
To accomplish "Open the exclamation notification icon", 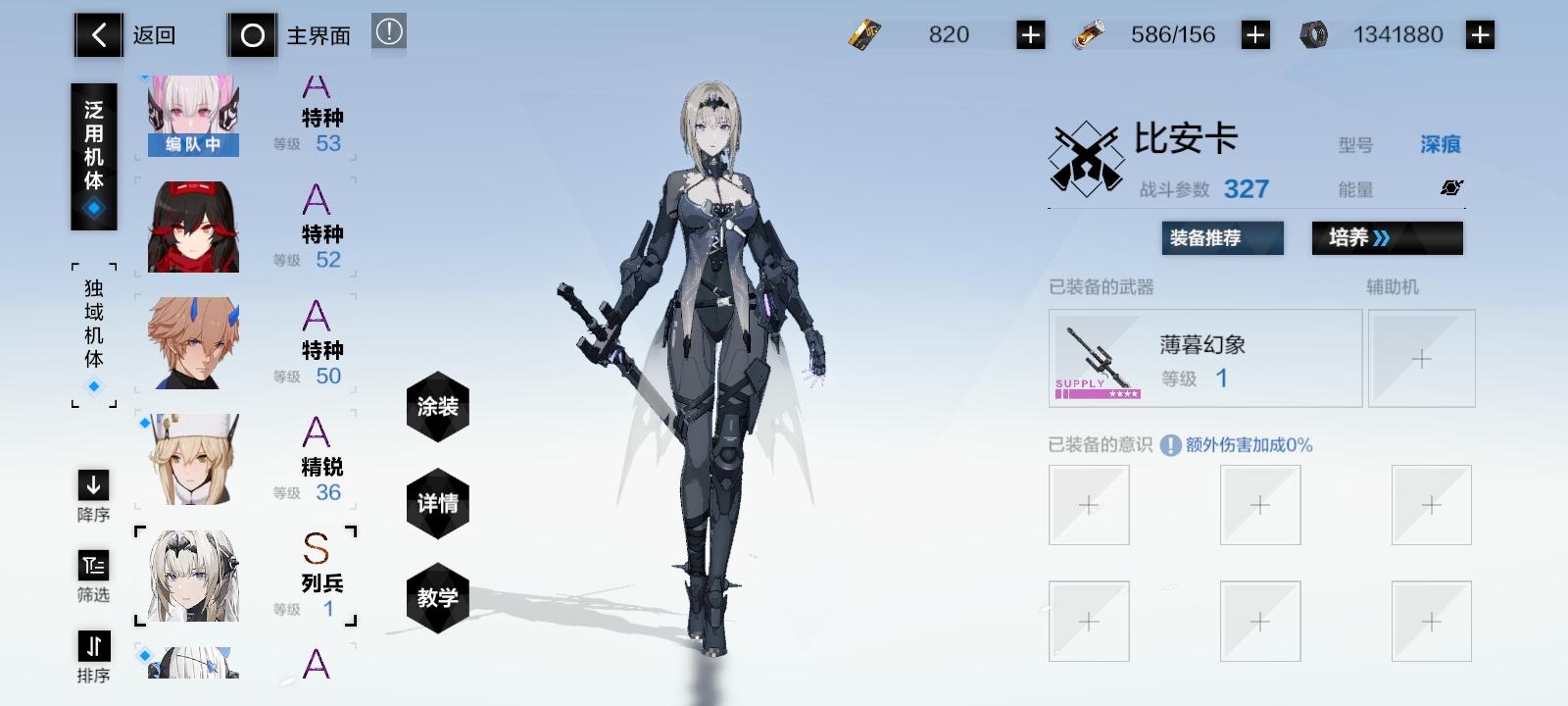I will [x=388, y=30].
